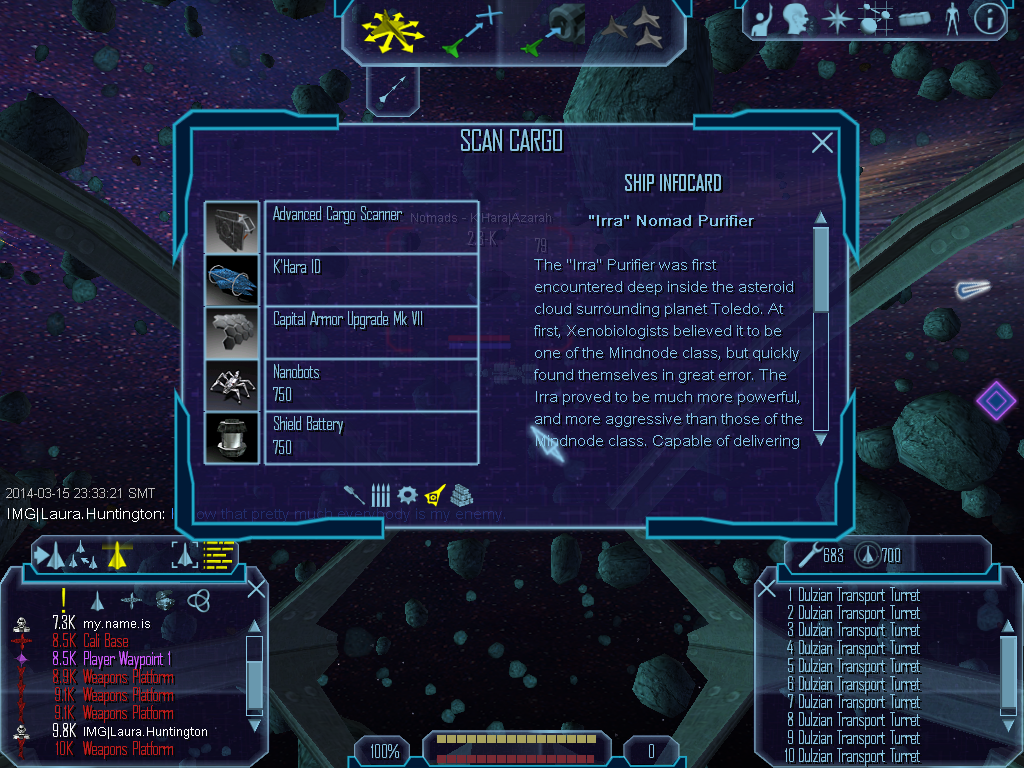Click the infocard scroll-up arrow

pyautogui.click(x=821, y=217)
